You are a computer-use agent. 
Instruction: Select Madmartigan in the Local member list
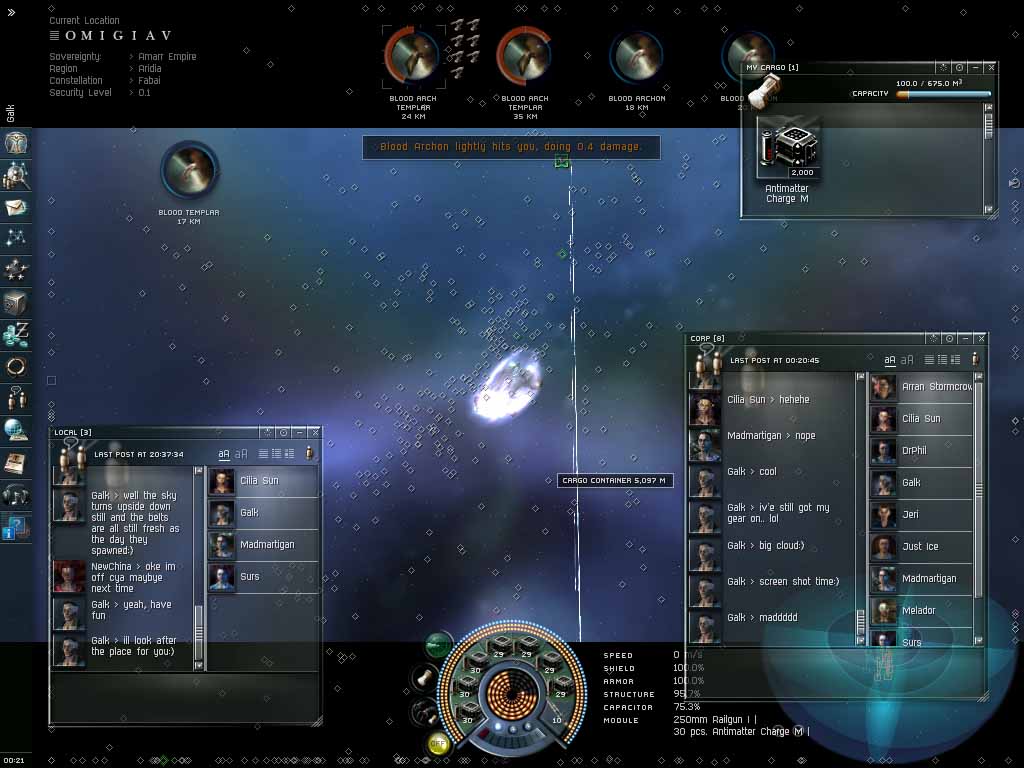(x=267, y=545)
